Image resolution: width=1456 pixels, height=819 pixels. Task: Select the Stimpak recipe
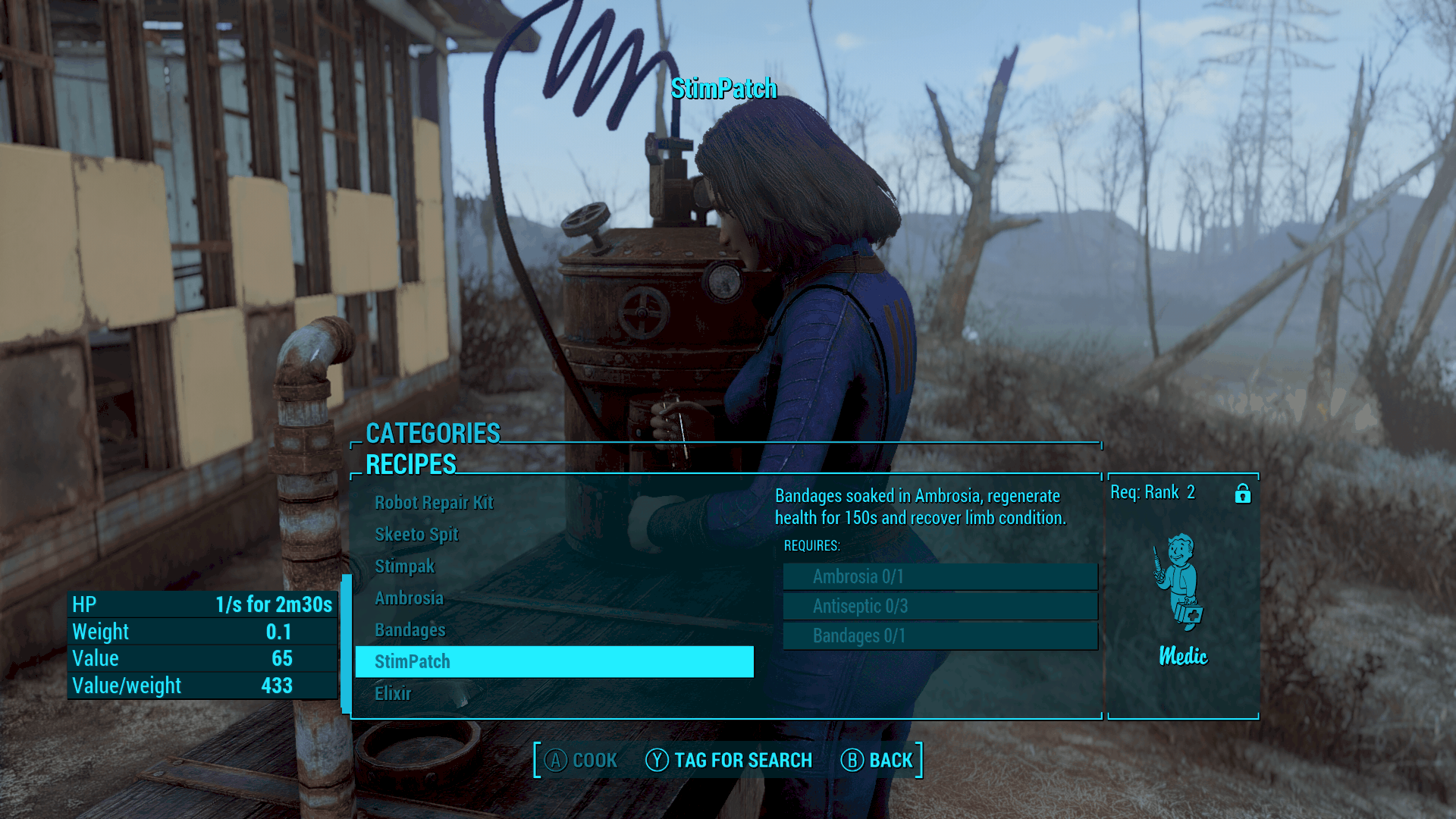(404, 566)
